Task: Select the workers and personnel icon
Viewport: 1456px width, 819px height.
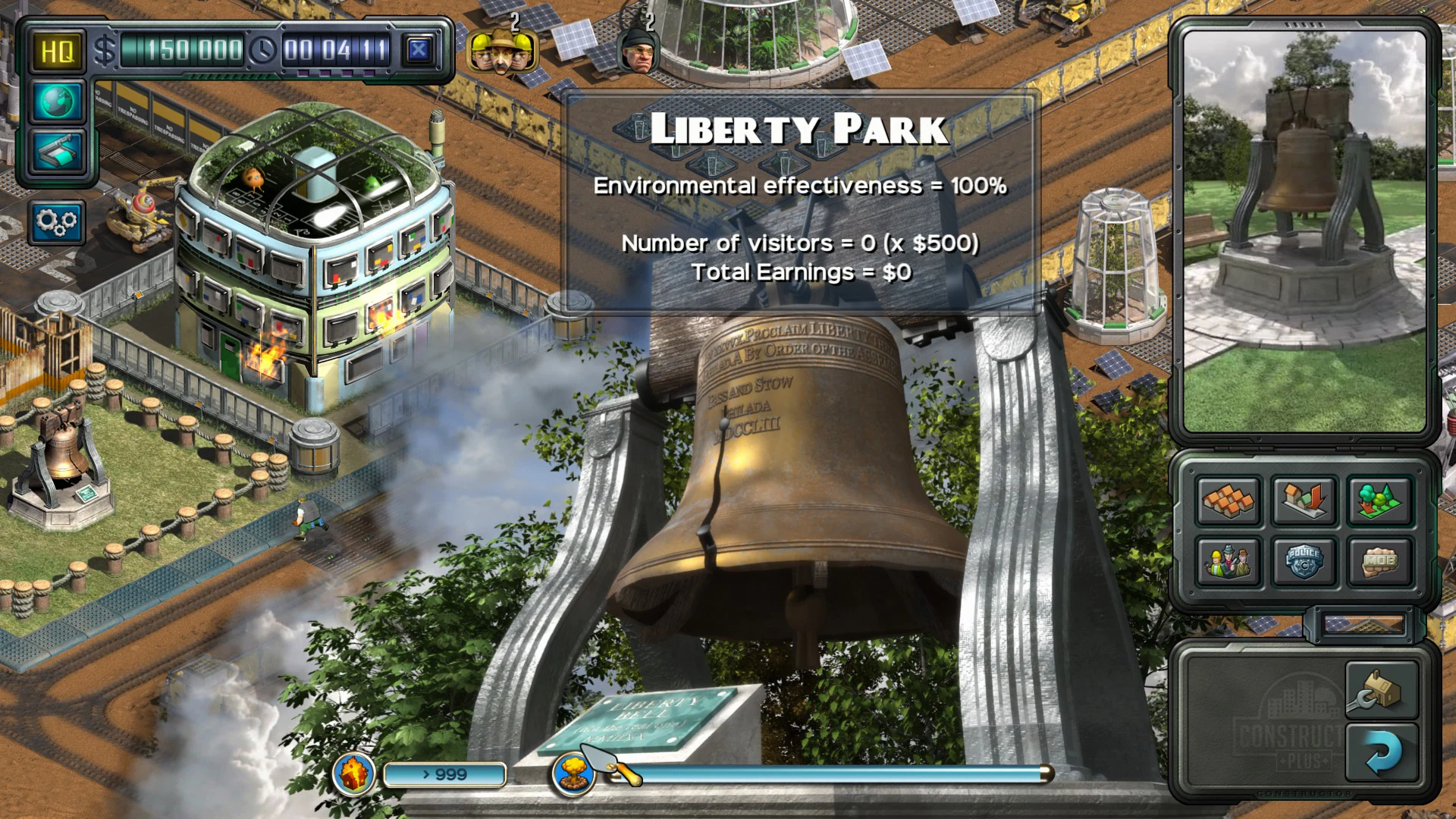Action: 1228,561
